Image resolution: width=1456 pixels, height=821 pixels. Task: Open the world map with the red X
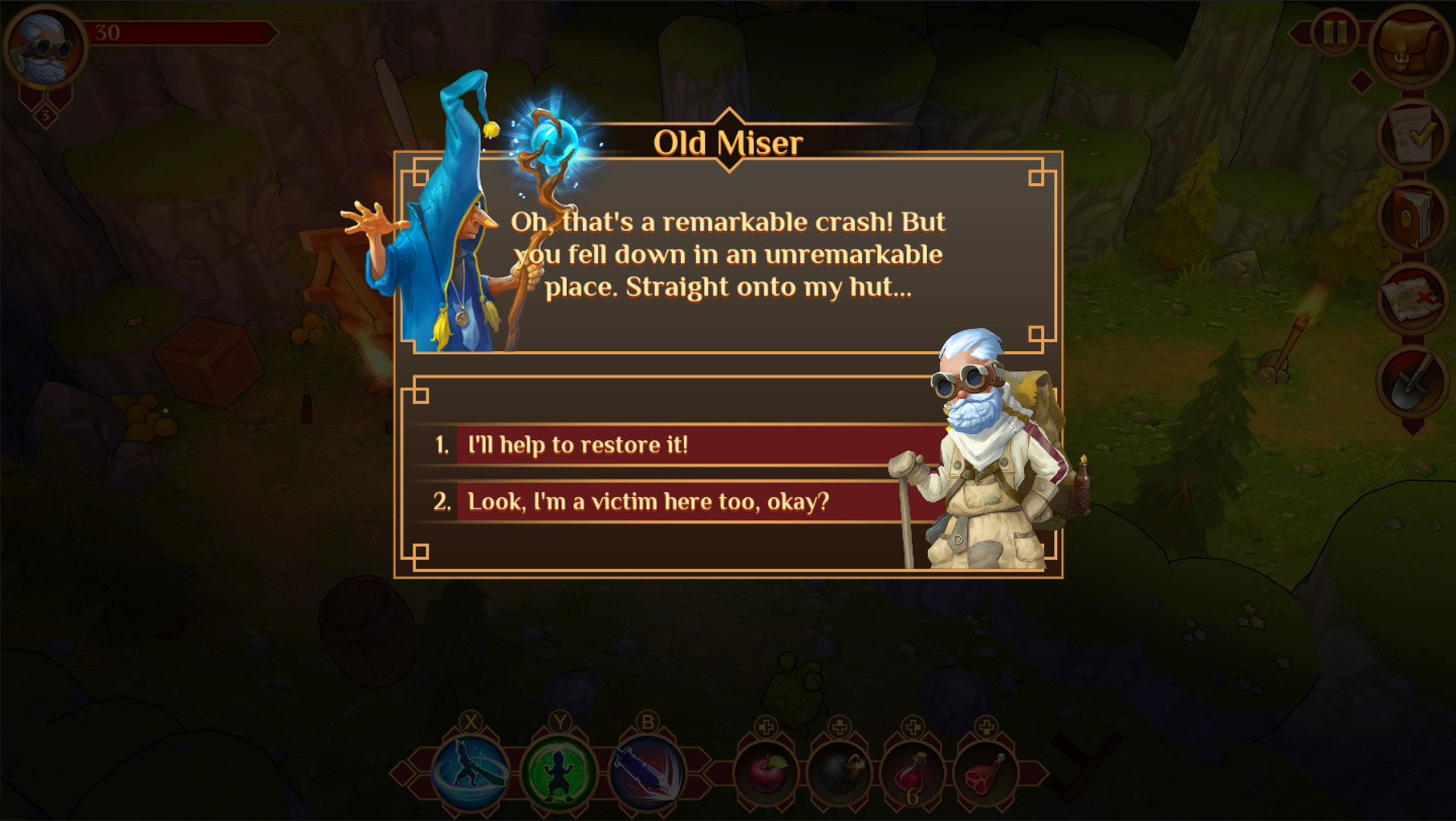[1413, 298]
